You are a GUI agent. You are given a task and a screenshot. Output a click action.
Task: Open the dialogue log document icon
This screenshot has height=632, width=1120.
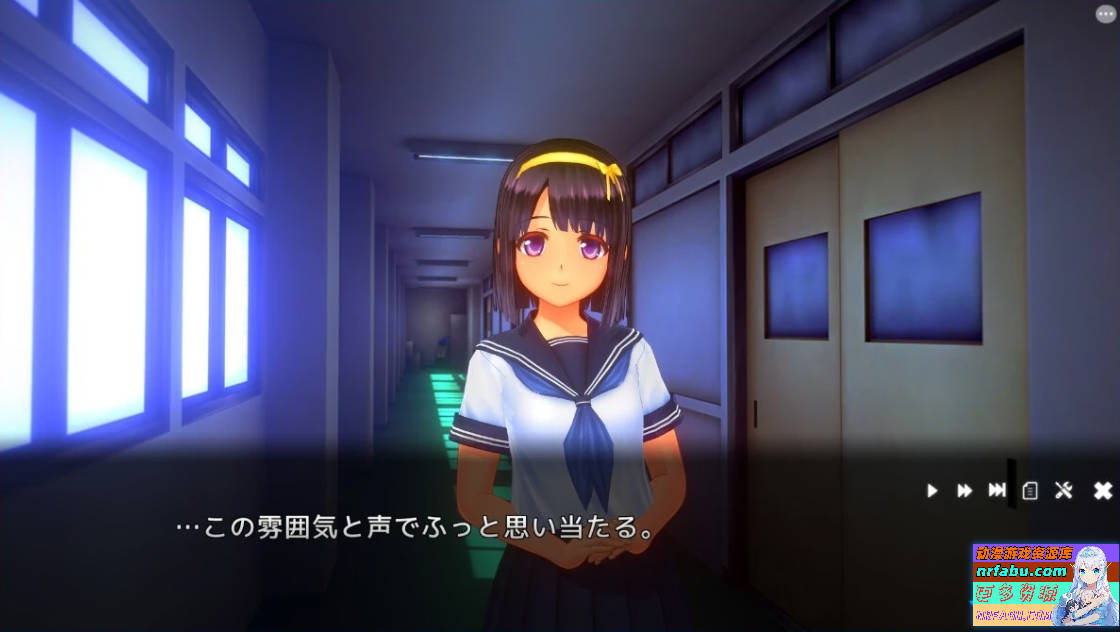pyautogui.click(x=1030, y=490)
